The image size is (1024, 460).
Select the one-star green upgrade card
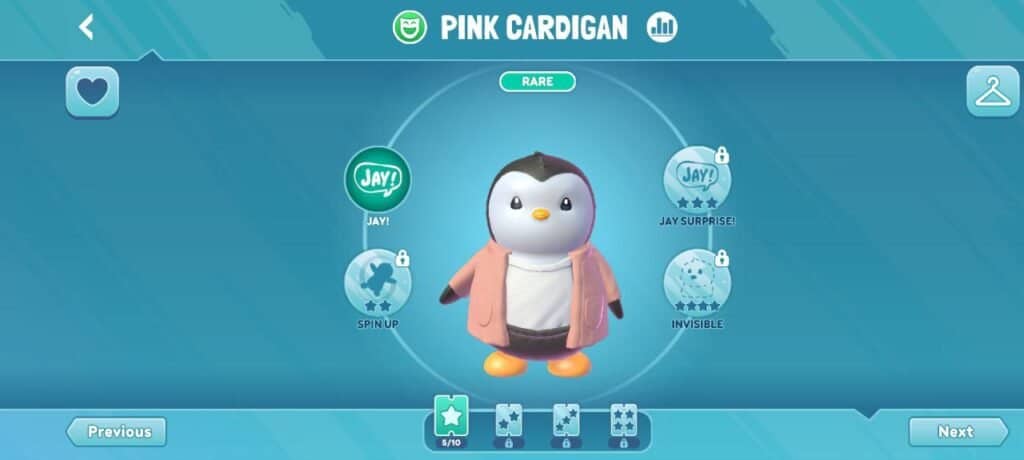pyautogui.click(x=451, y=419)
